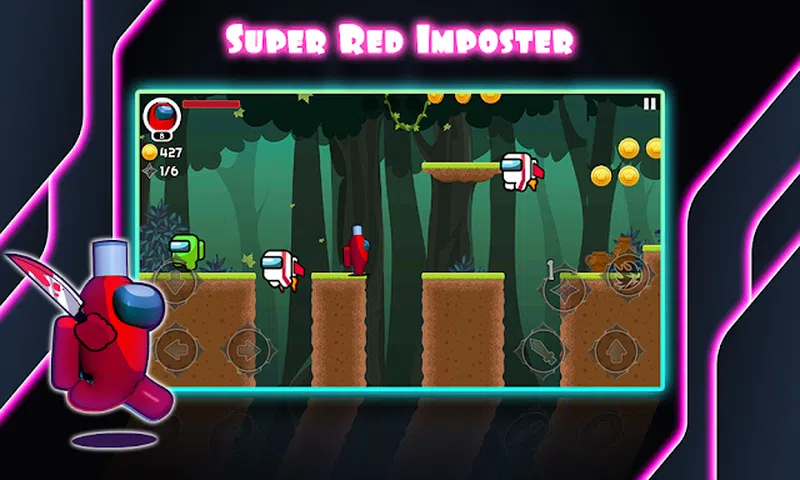Activate the swirl special ability button
The height and width of the screenshot is (480, 800).
click(625, 270)
